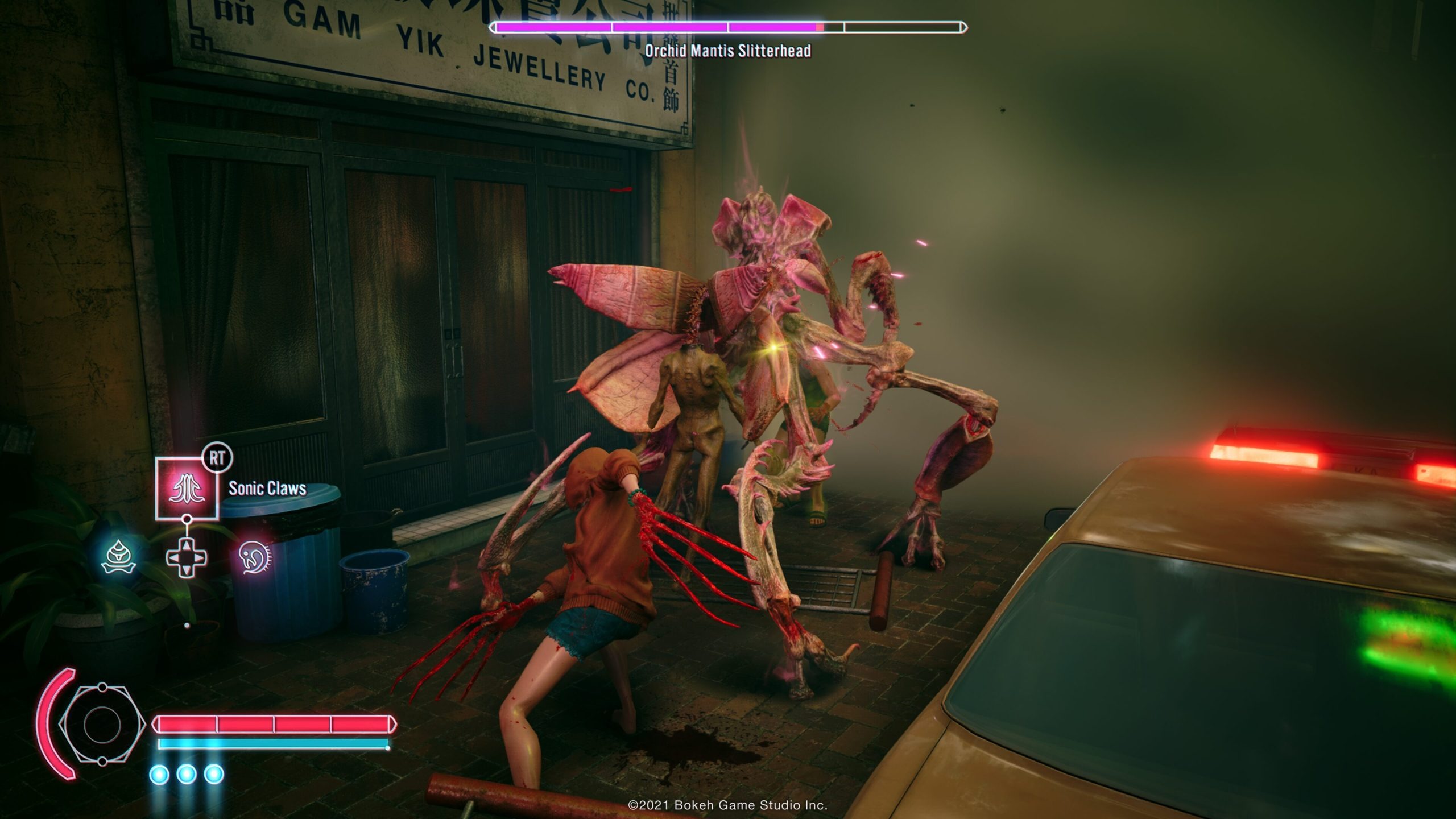Image resolution: width=1456 pixels, height=819 pixels.
Task: Click the hexagonal compass gauge icon
Action: tap(101, 723)
